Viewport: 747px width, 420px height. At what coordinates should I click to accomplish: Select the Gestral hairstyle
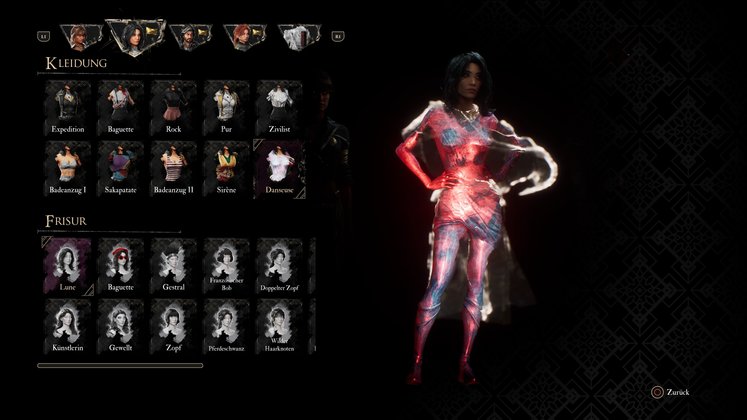pos(174,266)
